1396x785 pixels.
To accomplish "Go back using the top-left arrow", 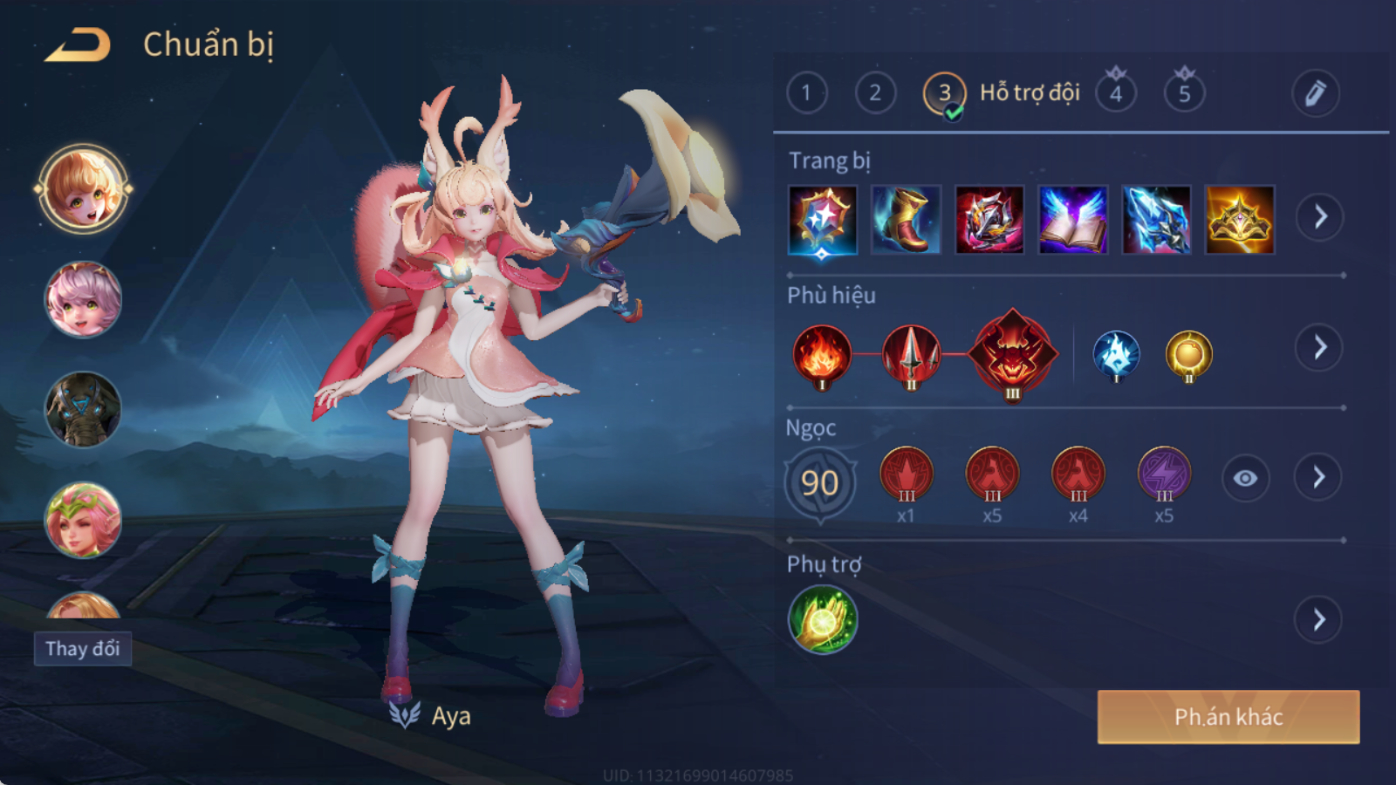I will pos(77,46).
